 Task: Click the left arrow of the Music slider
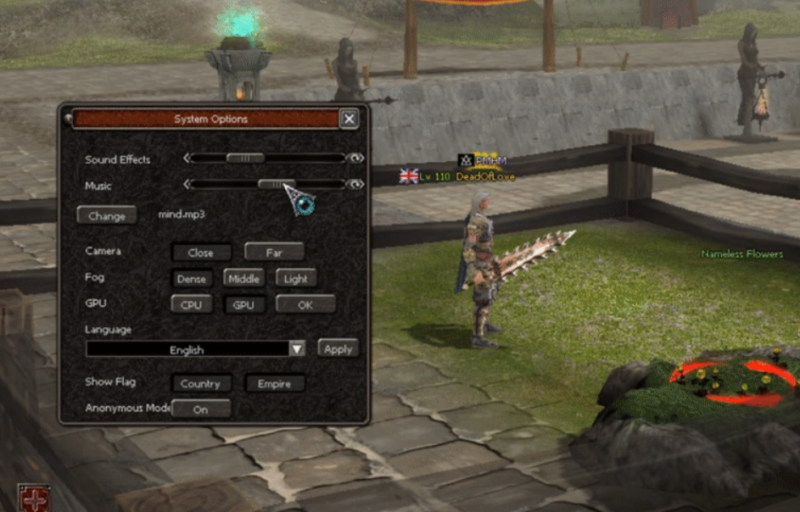point(186,184)
